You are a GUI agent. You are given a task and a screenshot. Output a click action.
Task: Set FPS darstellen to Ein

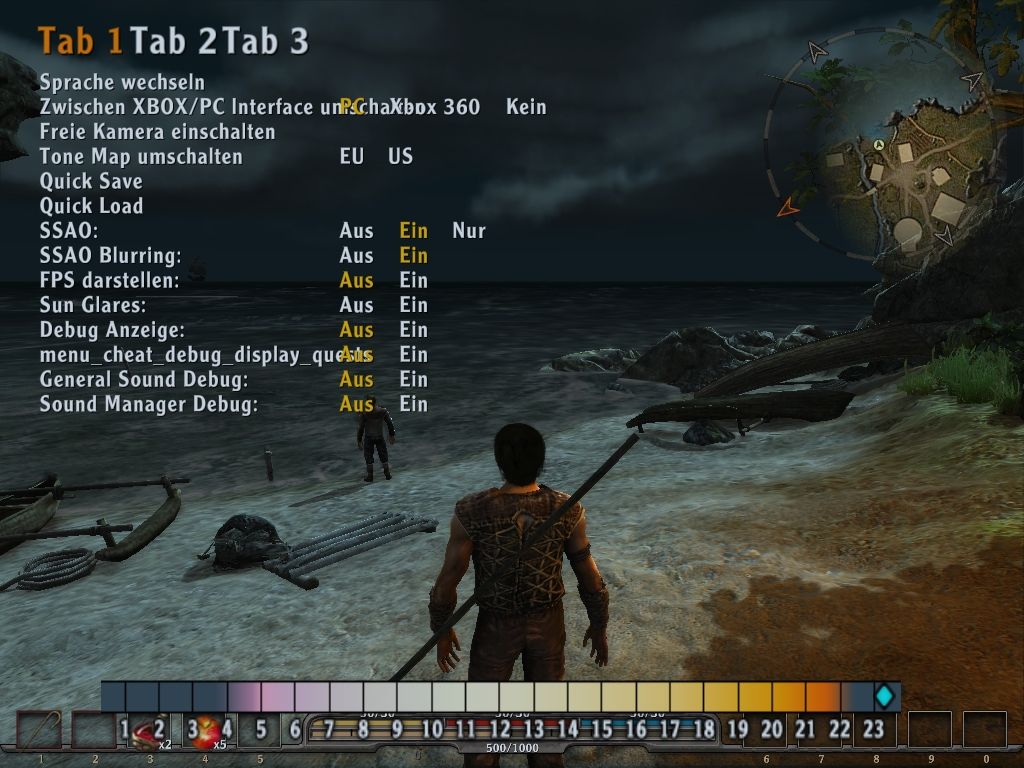413,281
